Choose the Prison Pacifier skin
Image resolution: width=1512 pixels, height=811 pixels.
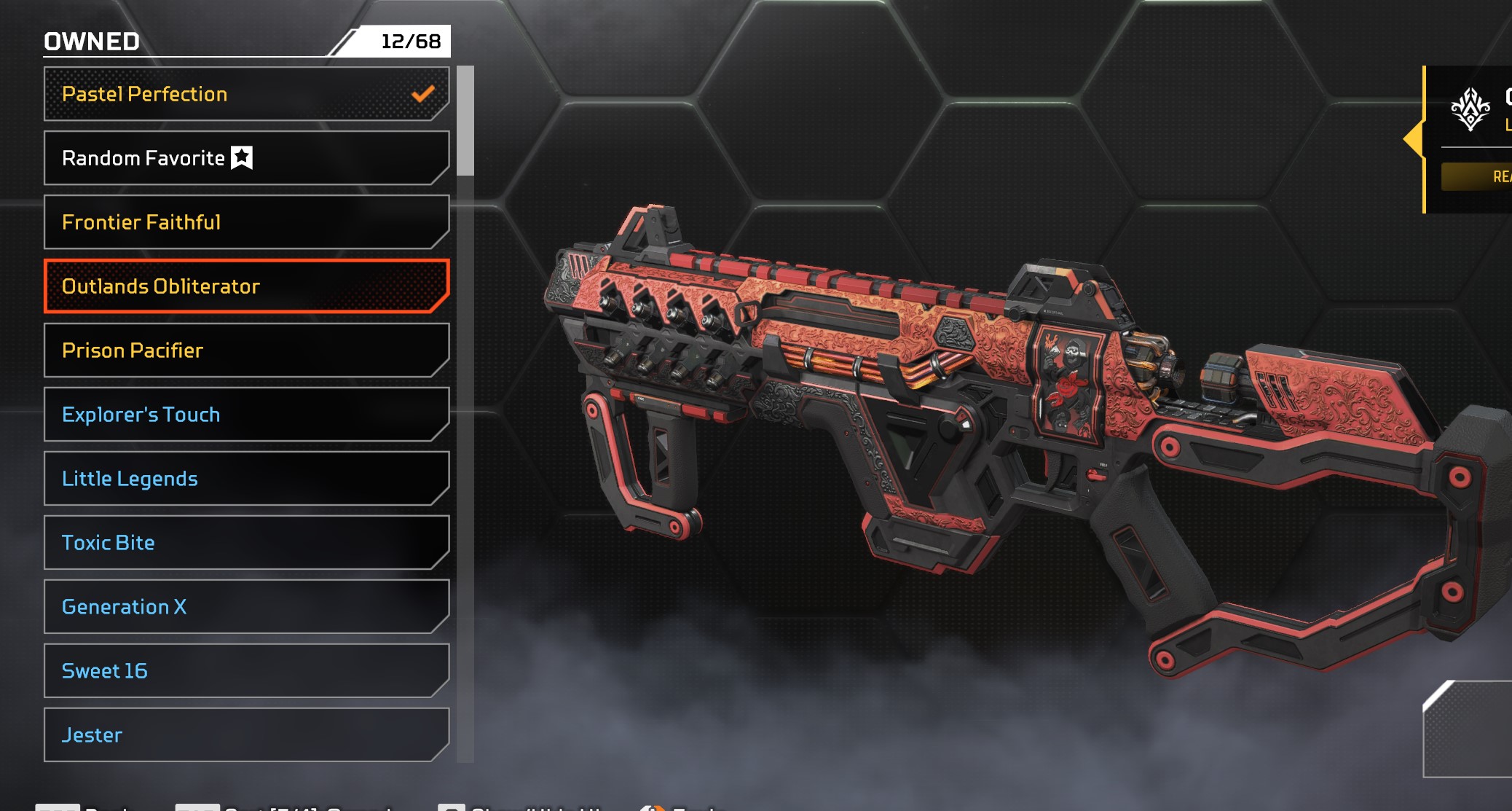click(x=246, y=350)
